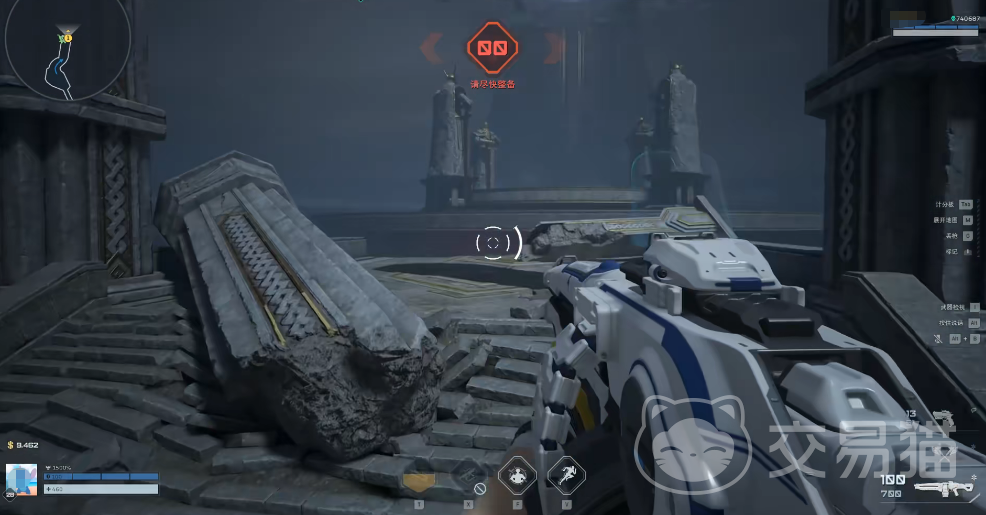Select the red hexagon objective marker

pyautogui.click(x=492, y=47)
